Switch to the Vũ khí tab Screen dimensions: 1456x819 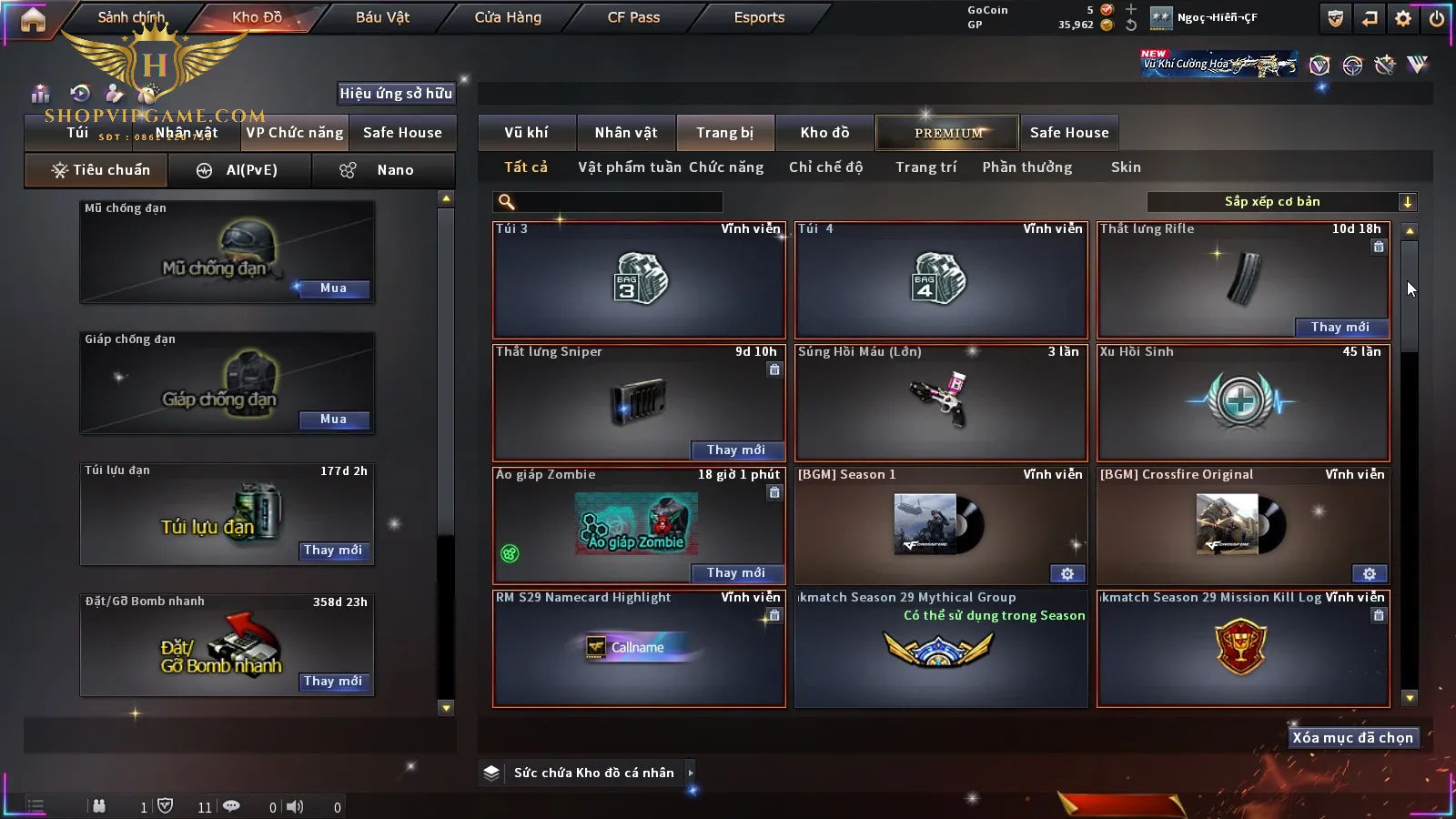tap(526, 133)
